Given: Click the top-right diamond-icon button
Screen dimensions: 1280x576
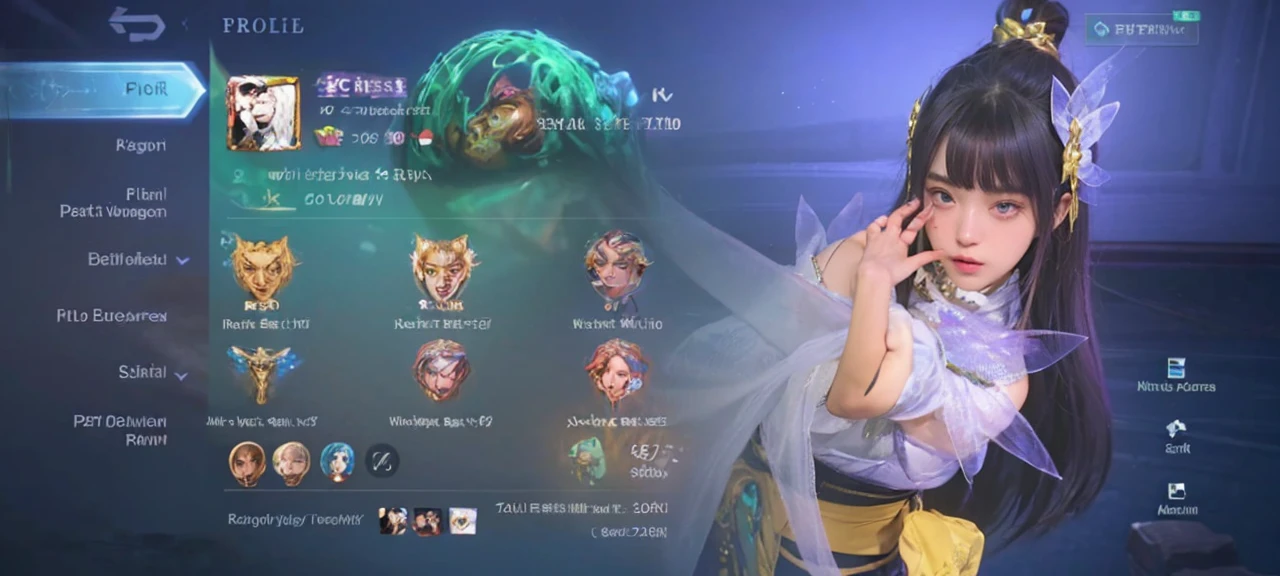Looking at the screenshot, I should pos(1141,30).
